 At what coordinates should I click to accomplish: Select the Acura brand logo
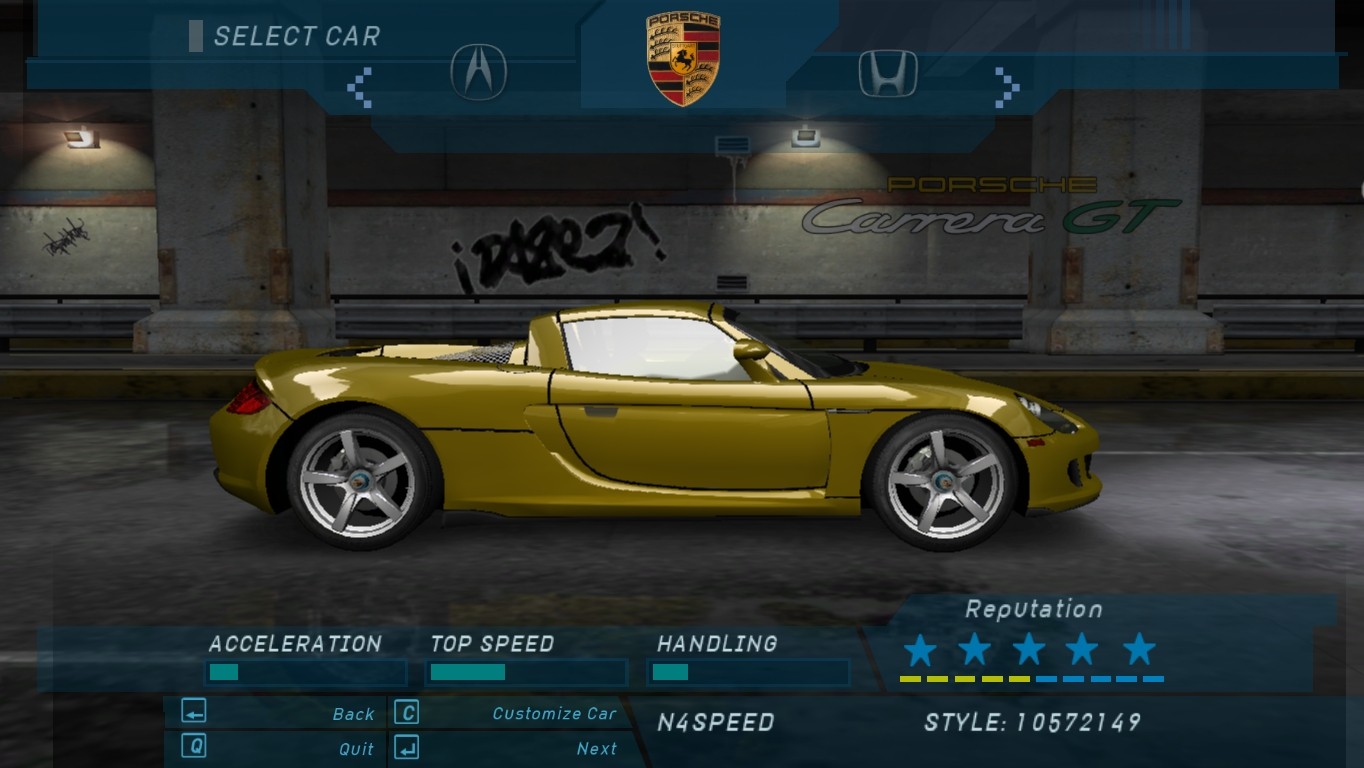pyautogui.click(x=478, y=72)
